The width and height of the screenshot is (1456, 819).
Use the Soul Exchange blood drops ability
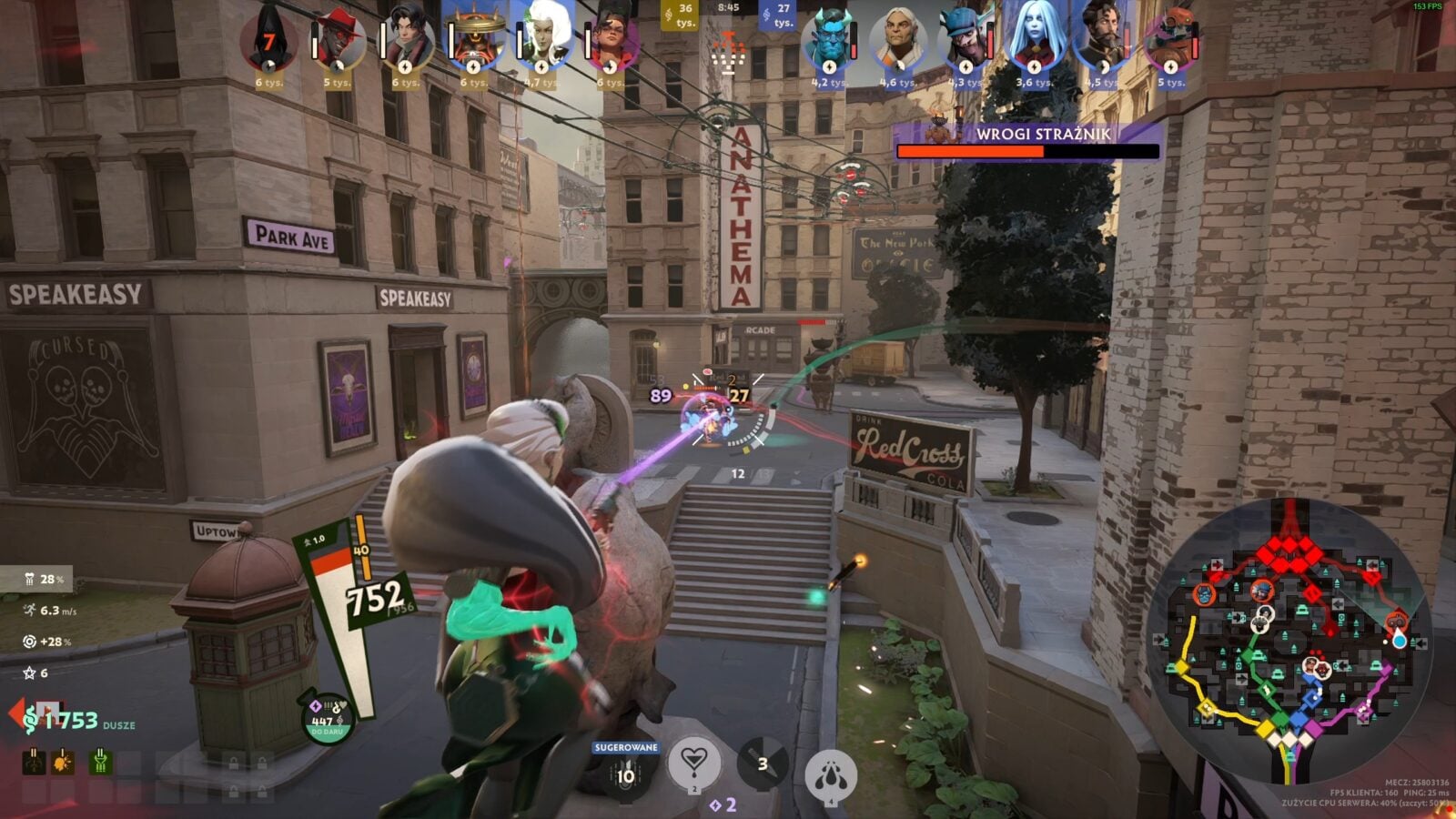pos(831,775)
